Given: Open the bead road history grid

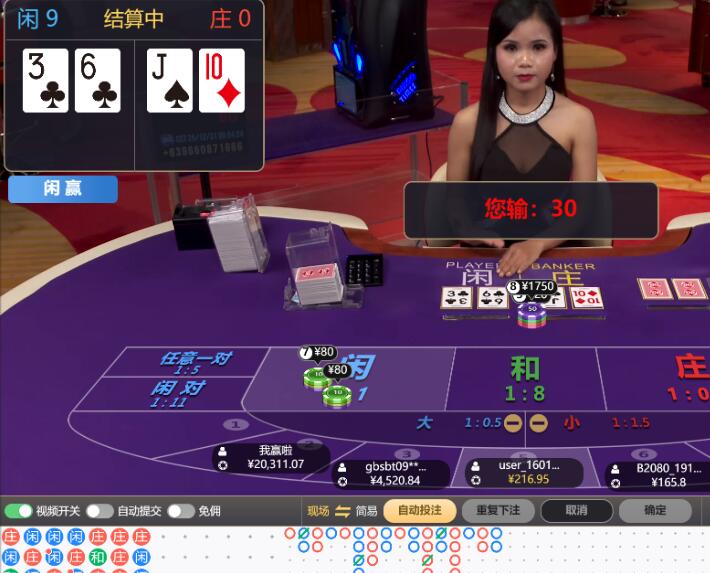Looking at the screenshot, I should (78, 548).
